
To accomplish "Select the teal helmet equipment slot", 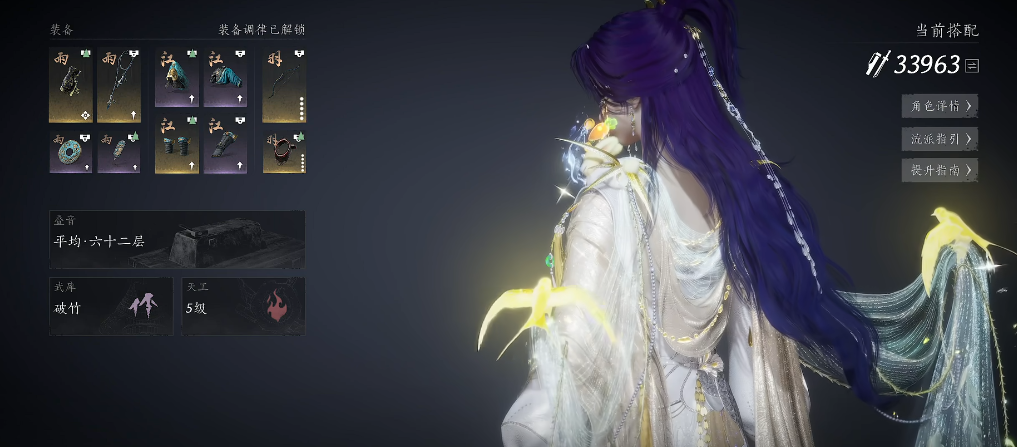I will coord(176,85).
